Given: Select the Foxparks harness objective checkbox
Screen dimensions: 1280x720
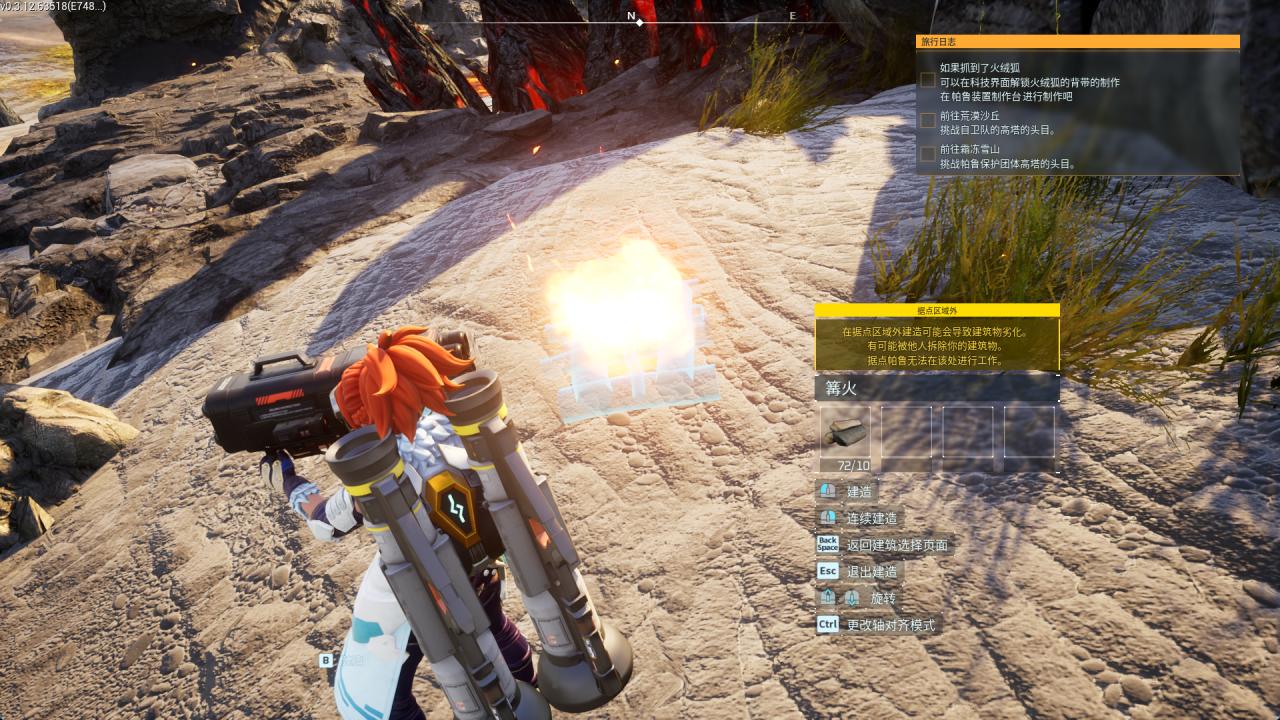Looking at the screenshot, I should pos(928,80).
